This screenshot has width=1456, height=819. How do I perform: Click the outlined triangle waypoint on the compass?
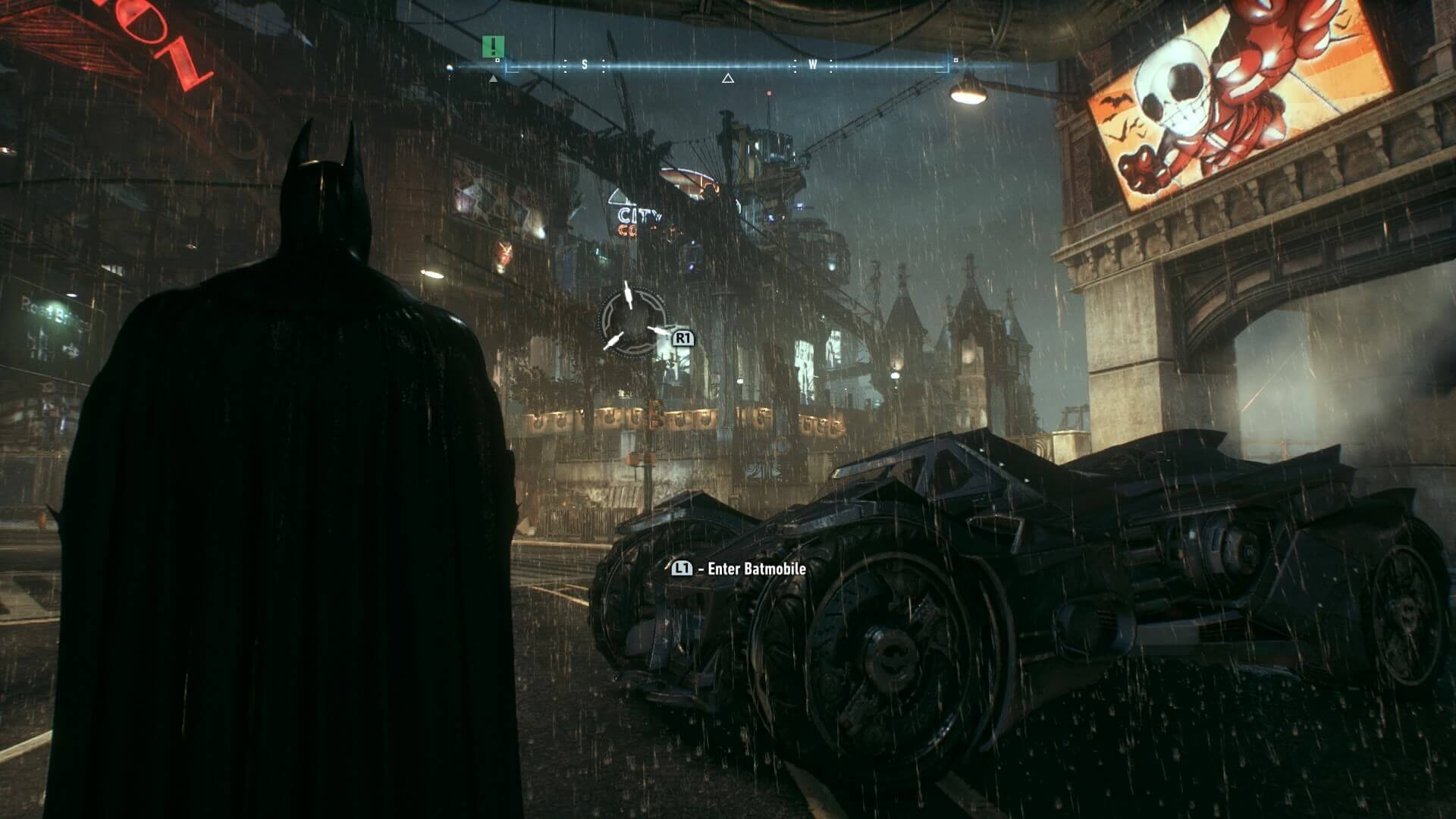(x=728, y=78)
